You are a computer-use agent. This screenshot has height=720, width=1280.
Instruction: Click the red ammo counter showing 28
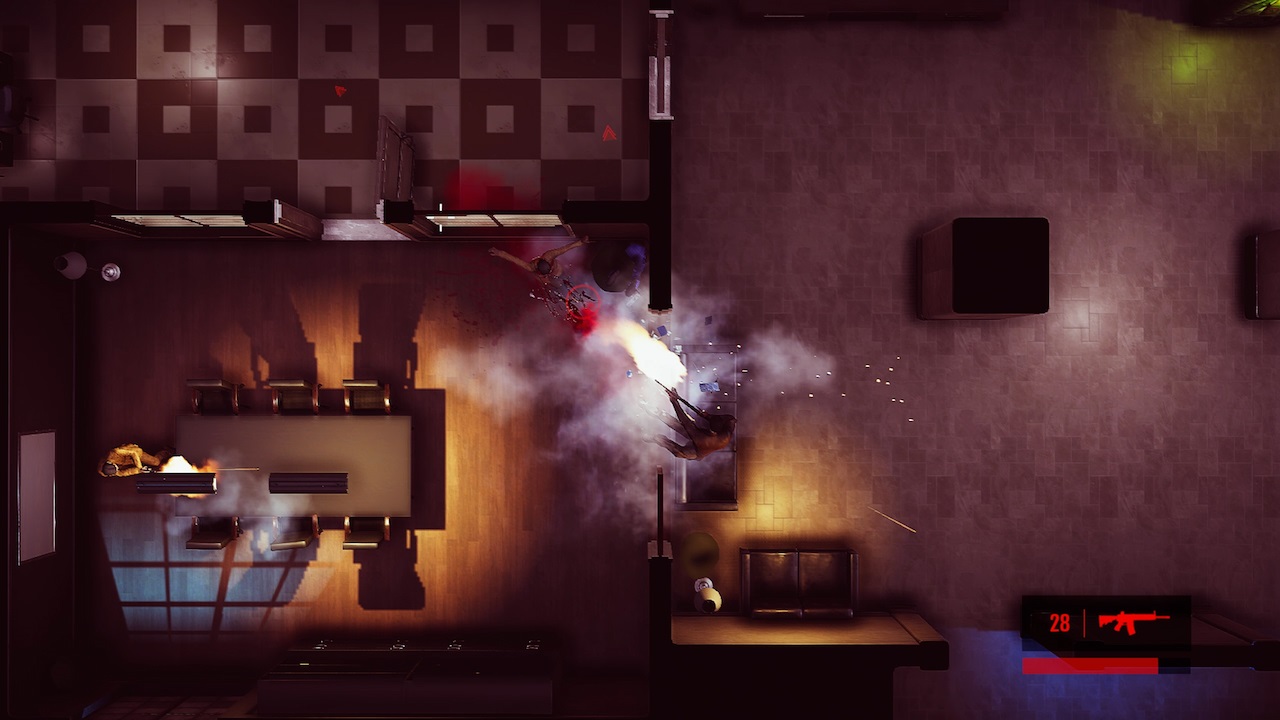pos(1060,621)
